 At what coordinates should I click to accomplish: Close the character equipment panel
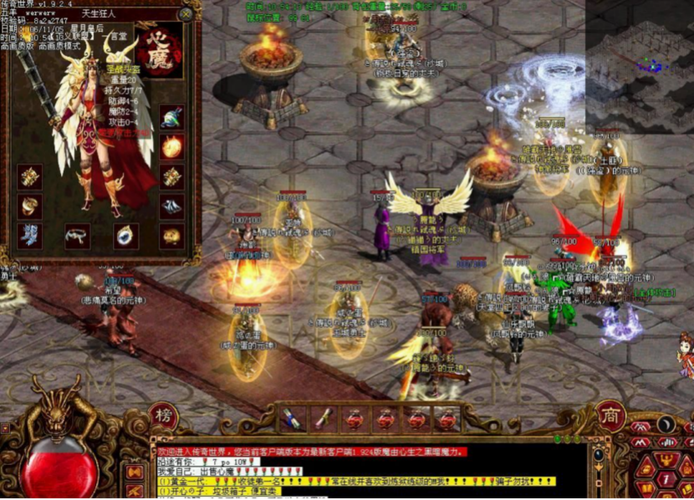pos(185,14)
